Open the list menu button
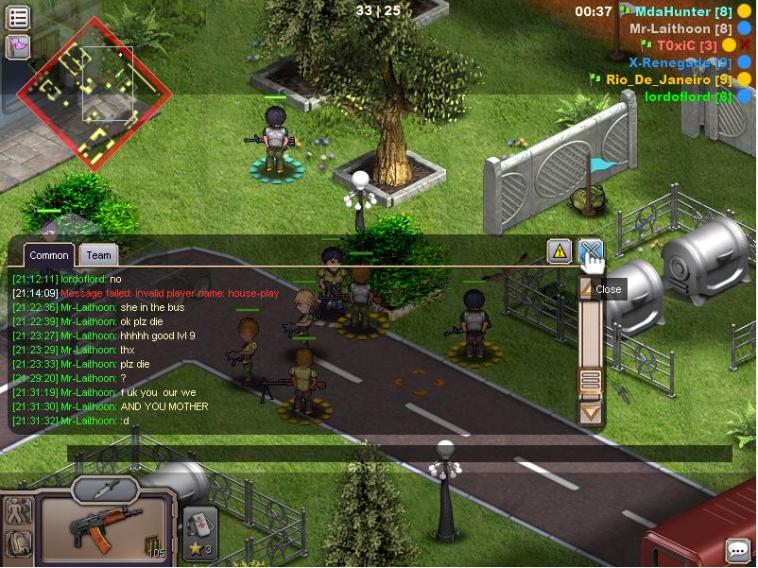 pyautogui.click(x=18, y=17)
